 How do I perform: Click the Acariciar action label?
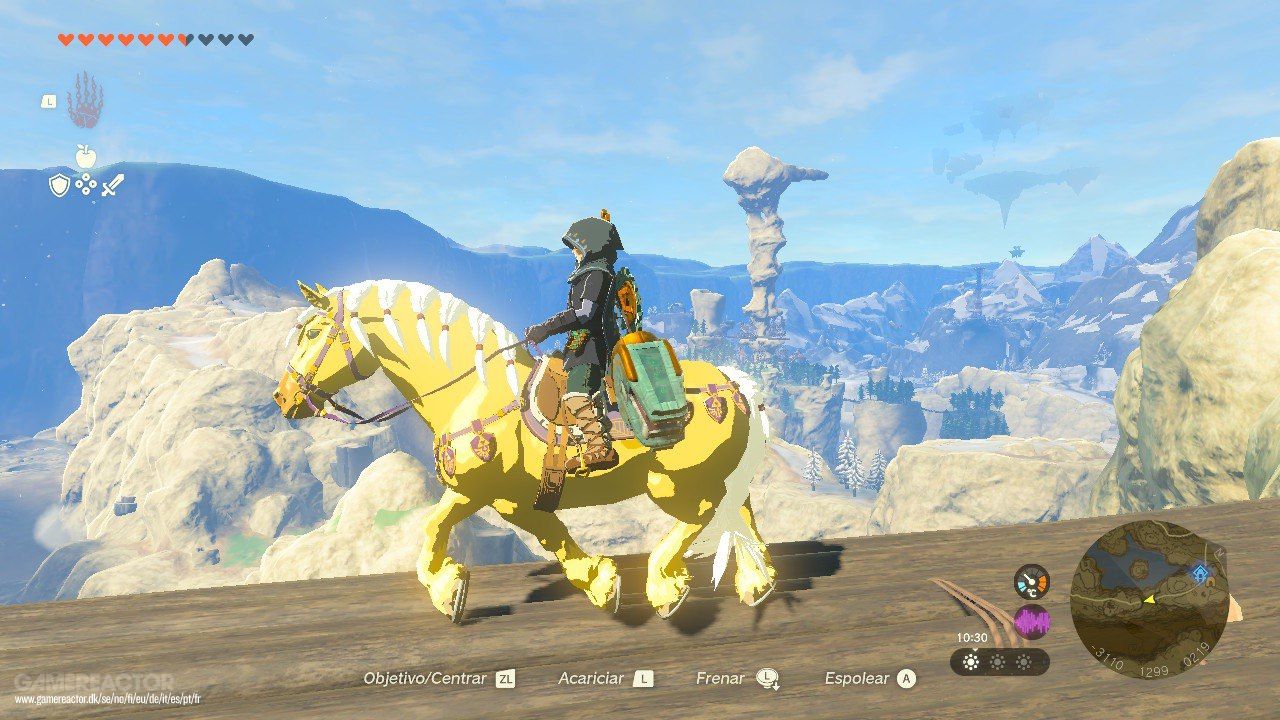(591, 678)
